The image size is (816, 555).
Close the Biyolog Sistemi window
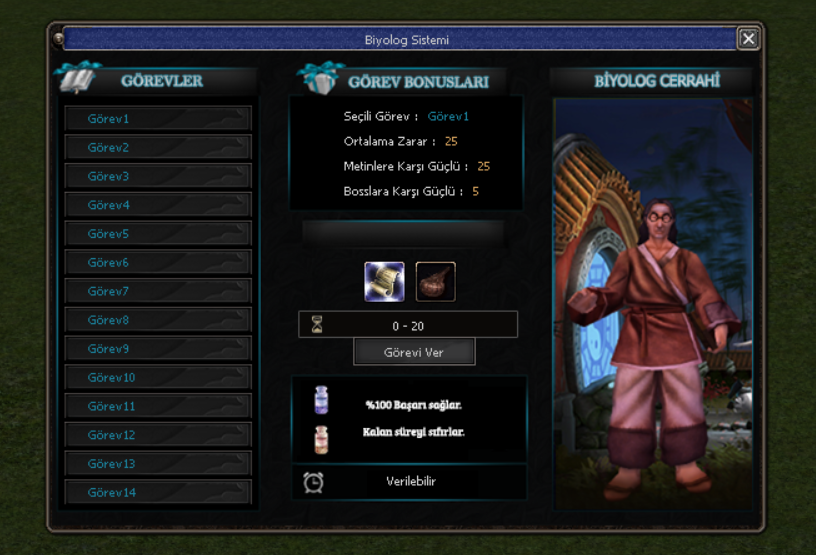click(748, 39)
